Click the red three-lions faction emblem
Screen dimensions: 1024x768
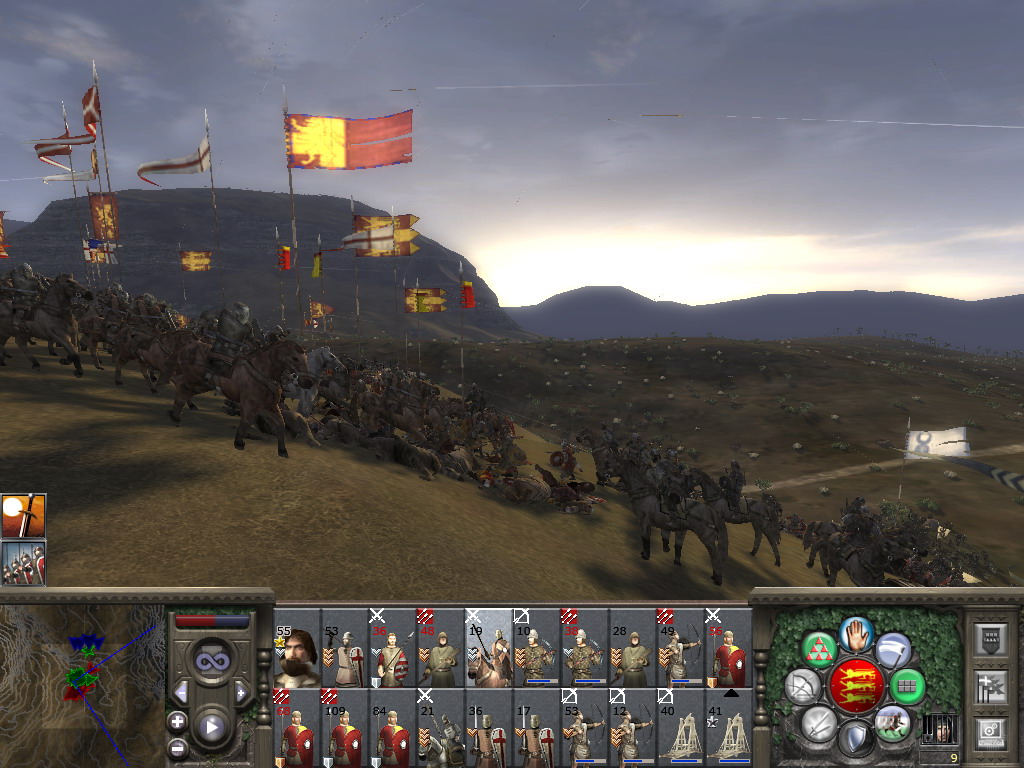857,686
